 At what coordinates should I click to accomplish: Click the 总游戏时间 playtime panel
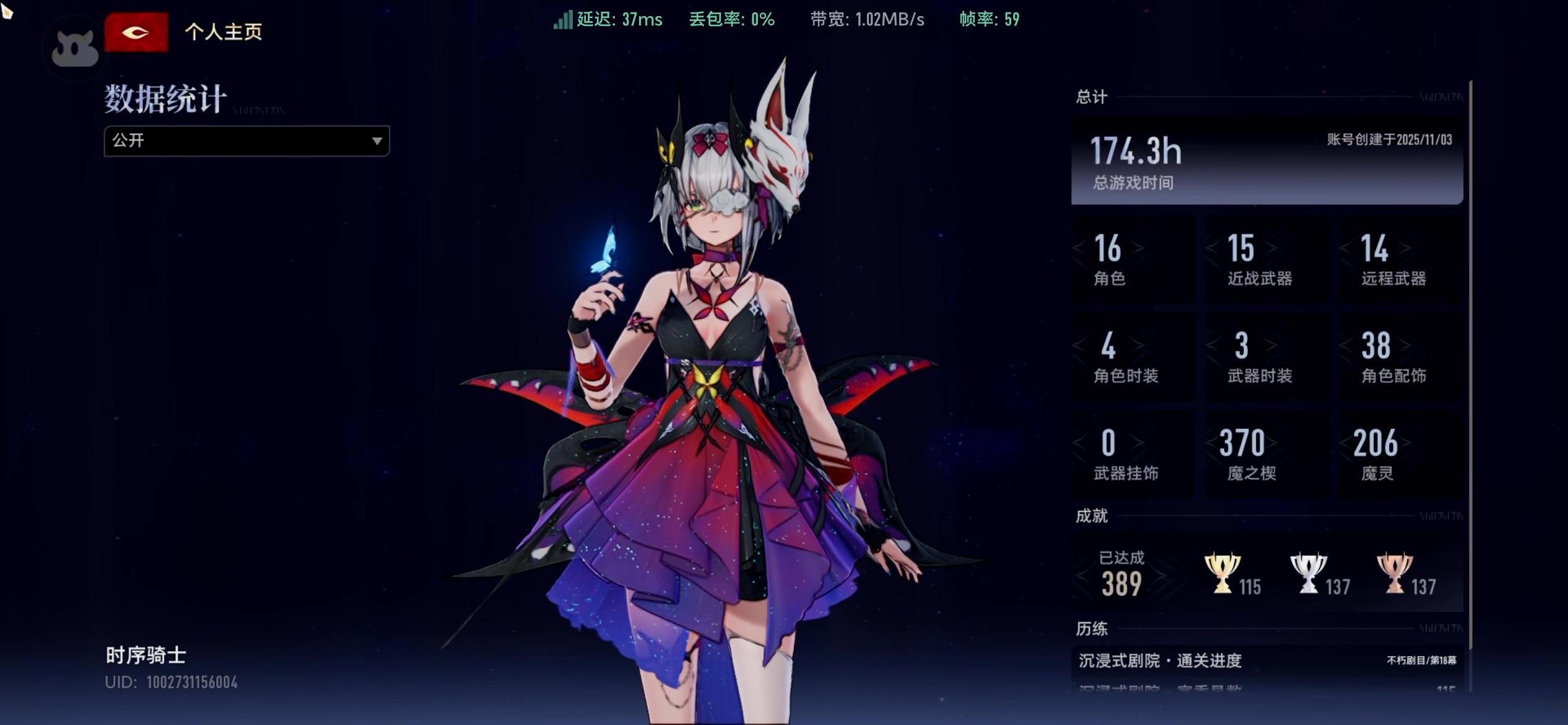tap(1266, 160)
